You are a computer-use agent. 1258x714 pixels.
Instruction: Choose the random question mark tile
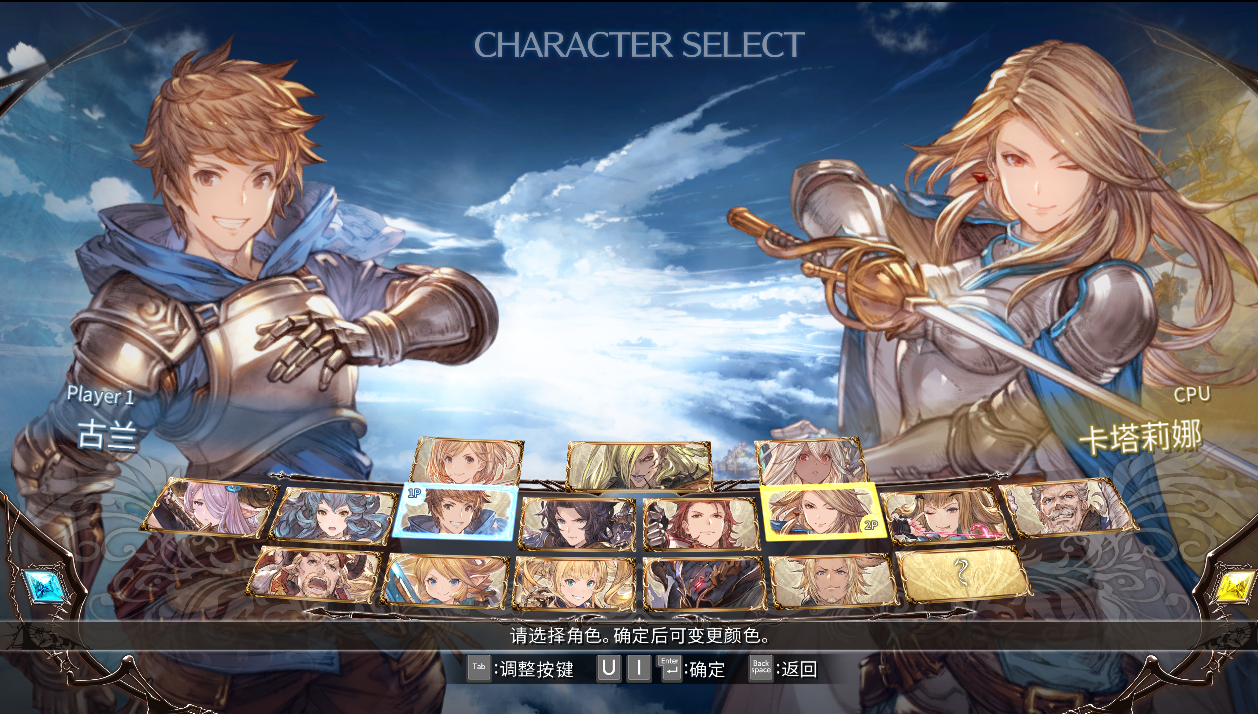click(x=962, y=573)
